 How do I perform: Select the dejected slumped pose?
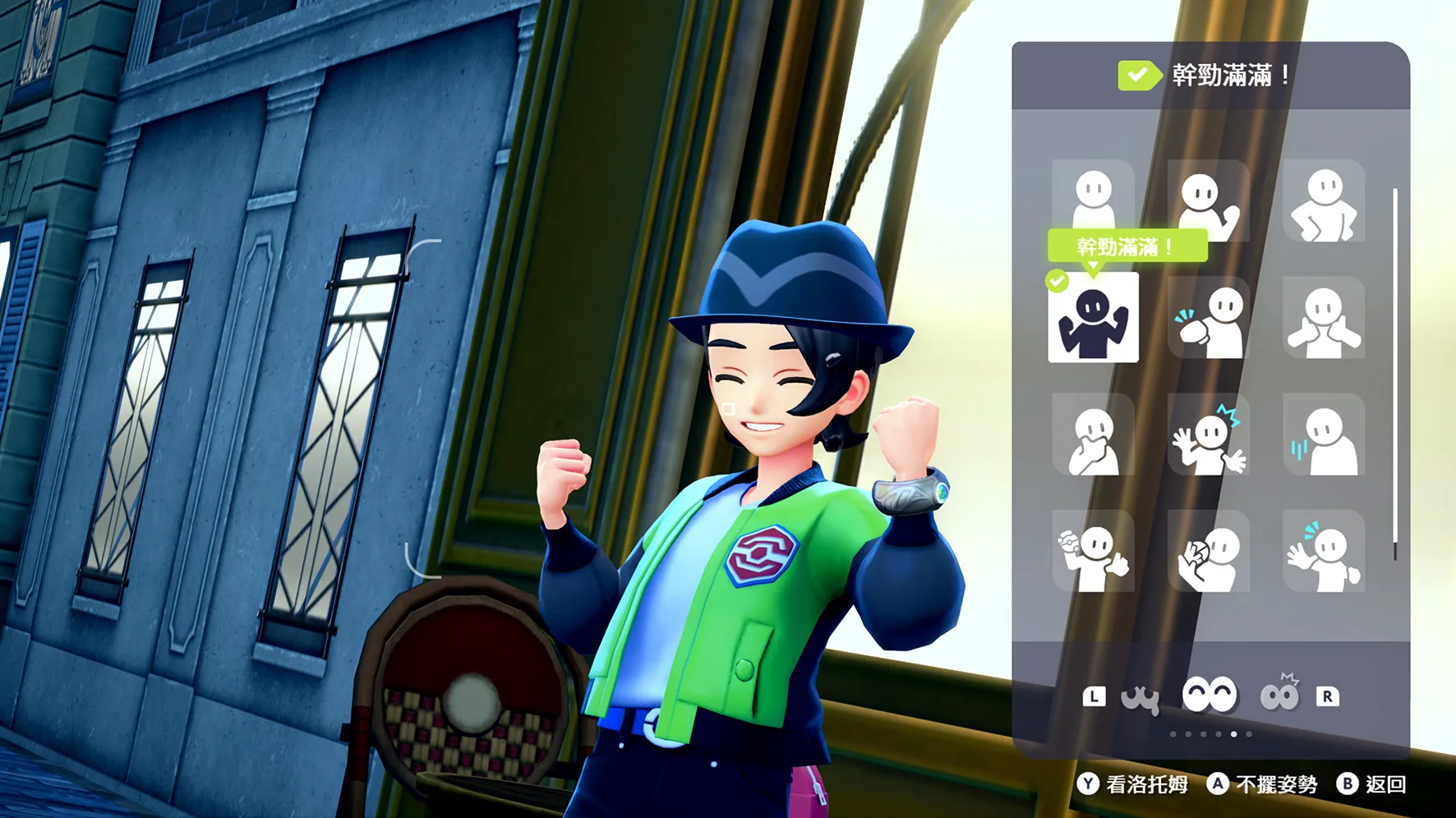click(x=1324, y=434)
